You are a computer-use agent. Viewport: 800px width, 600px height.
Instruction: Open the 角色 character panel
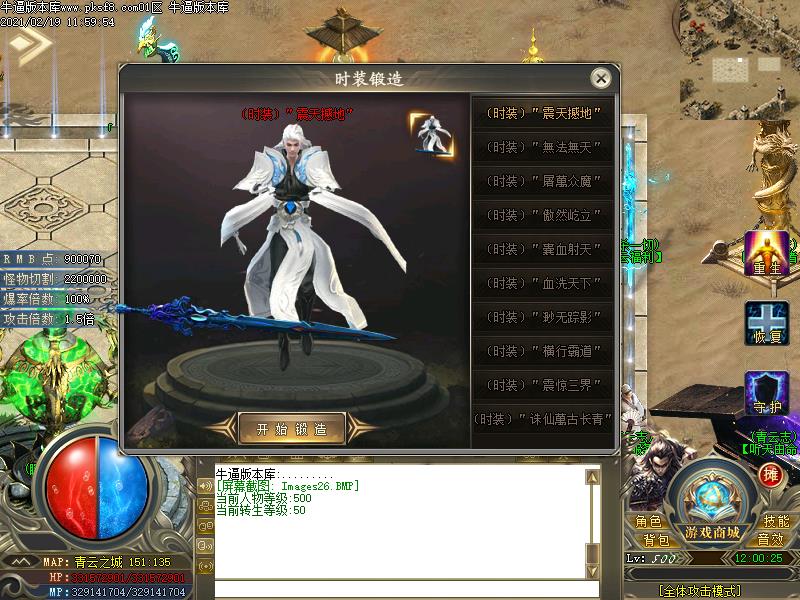648,521
